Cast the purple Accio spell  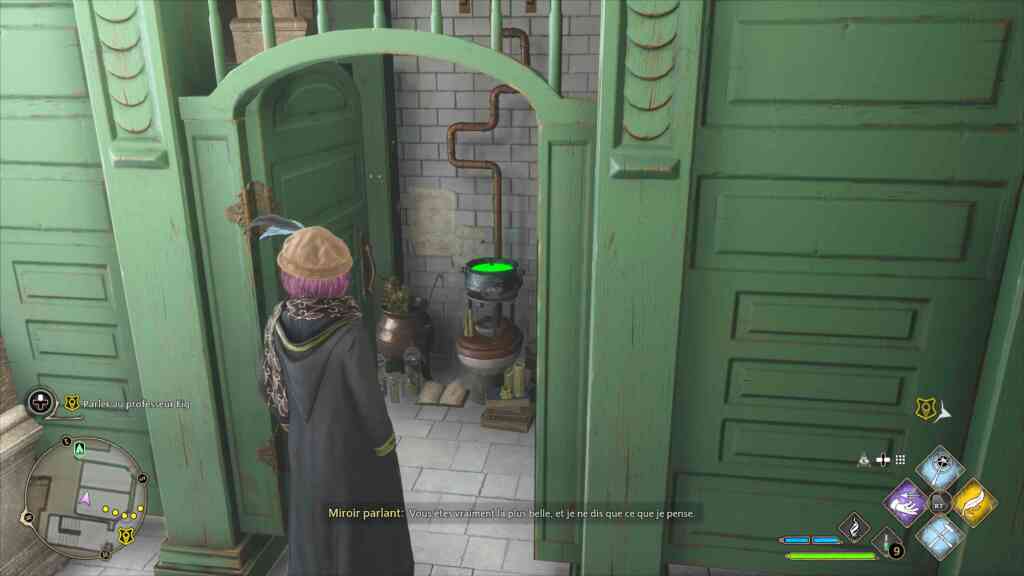906,500
